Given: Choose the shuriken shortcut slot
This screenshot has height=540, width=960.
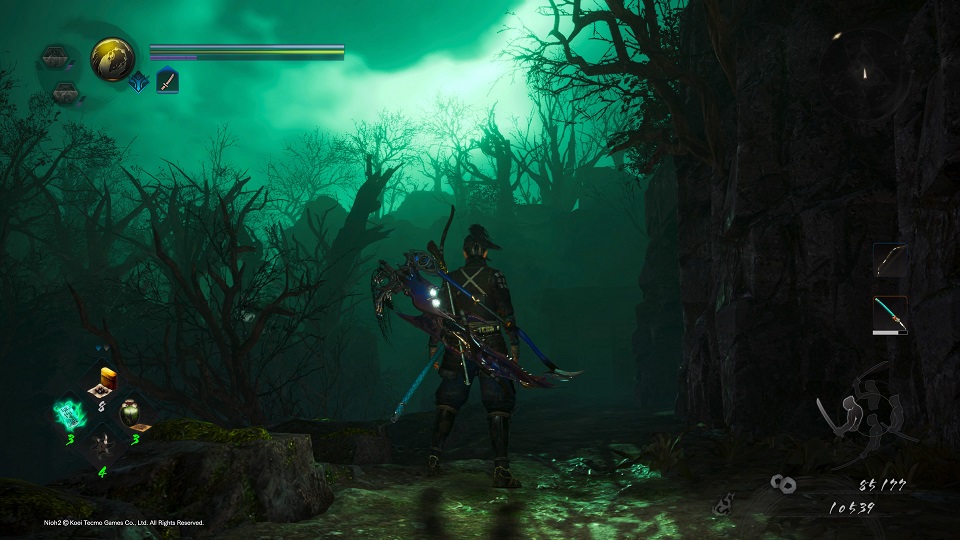Looking at the screenshot, I should [101, 444].
